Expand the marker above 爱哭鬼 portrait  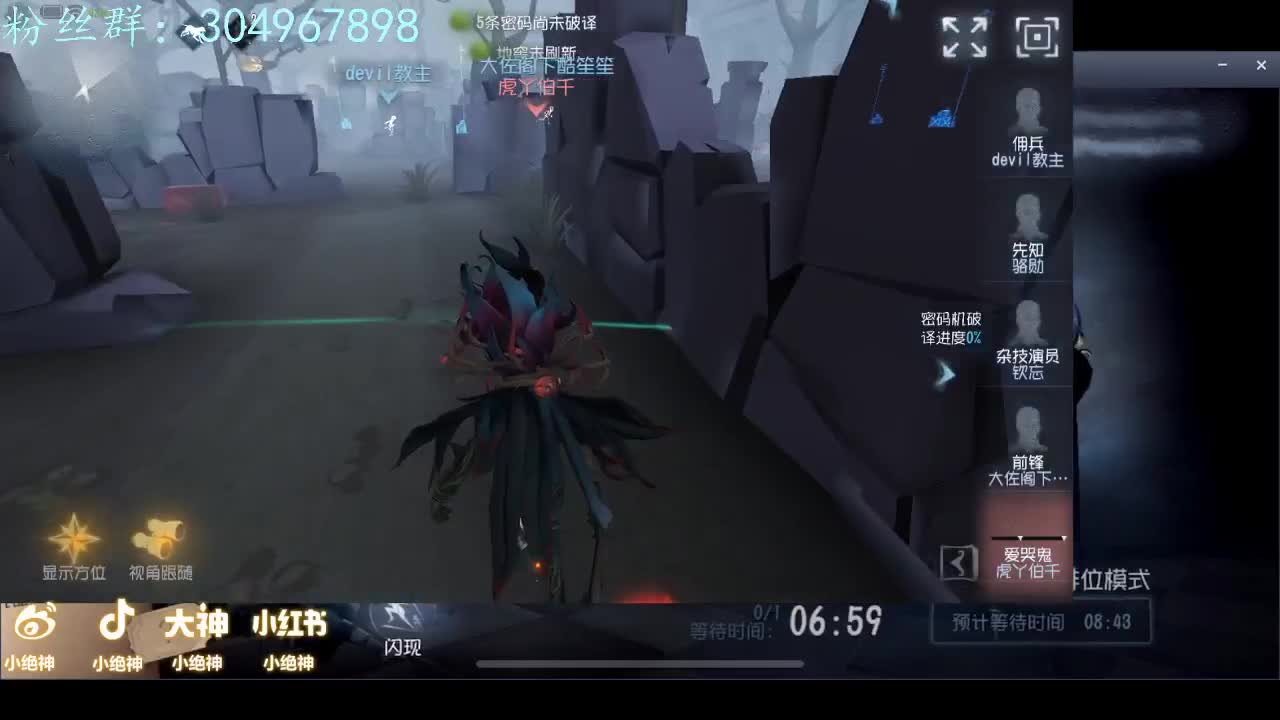[1028, 535]
